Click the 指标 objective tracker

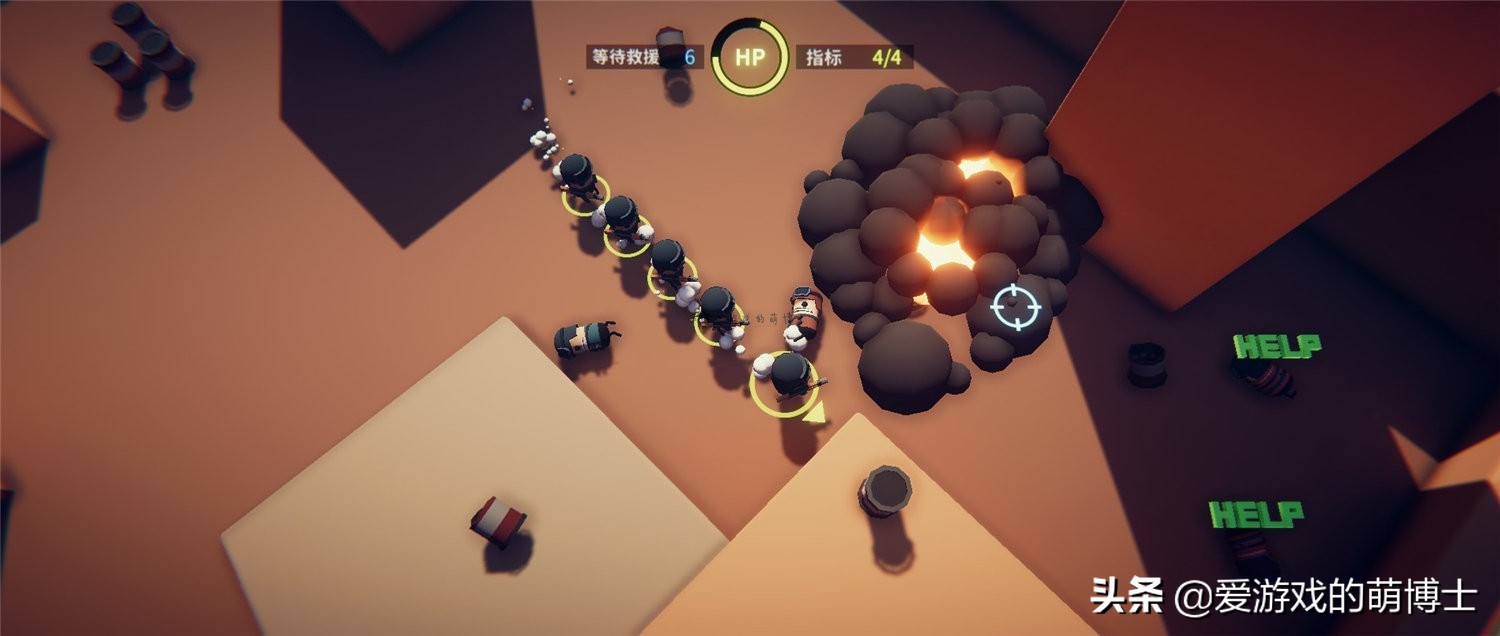coord(855,57)
